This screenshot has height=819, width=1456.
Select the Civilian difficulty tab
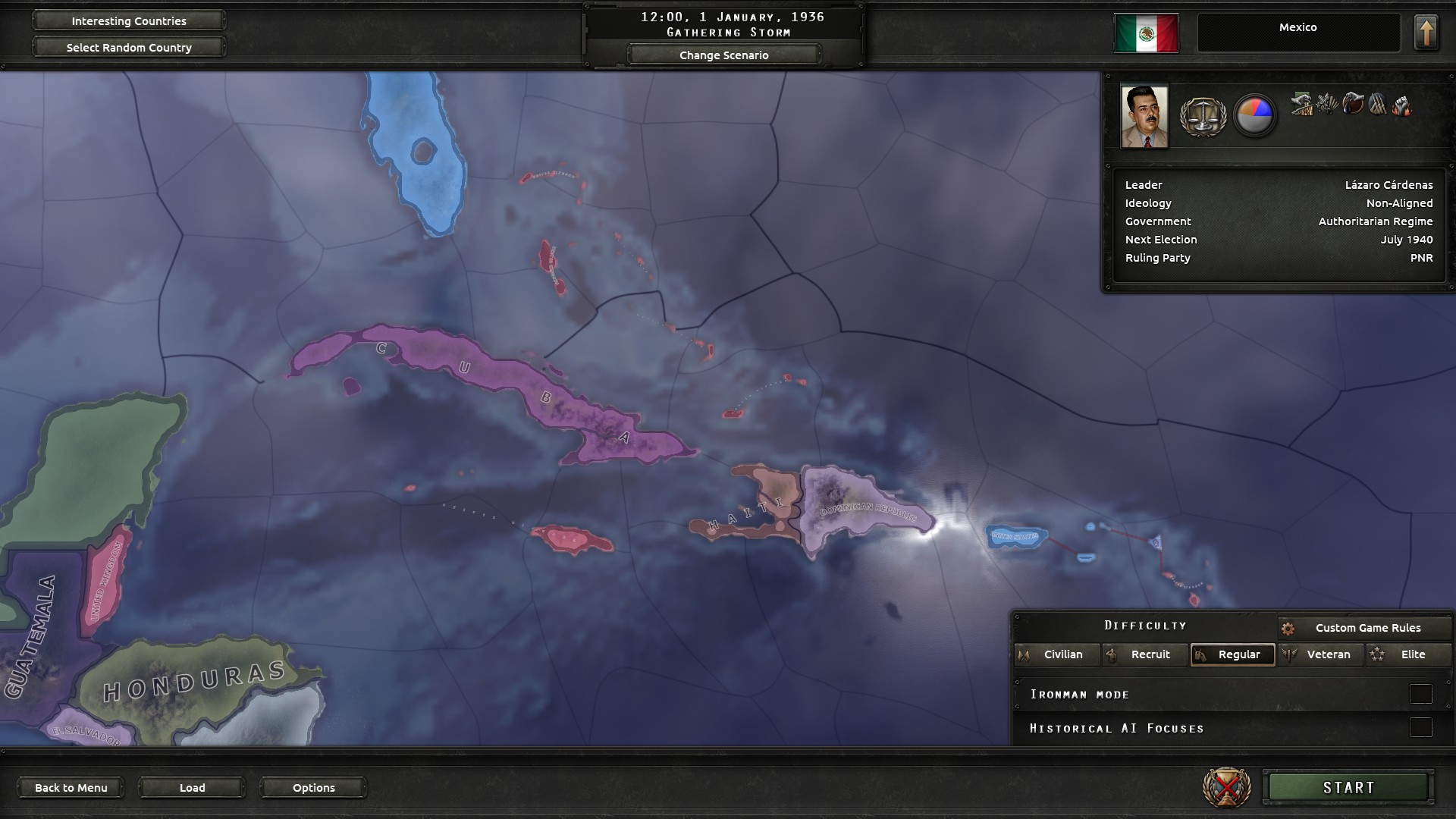coord(1057,654)
